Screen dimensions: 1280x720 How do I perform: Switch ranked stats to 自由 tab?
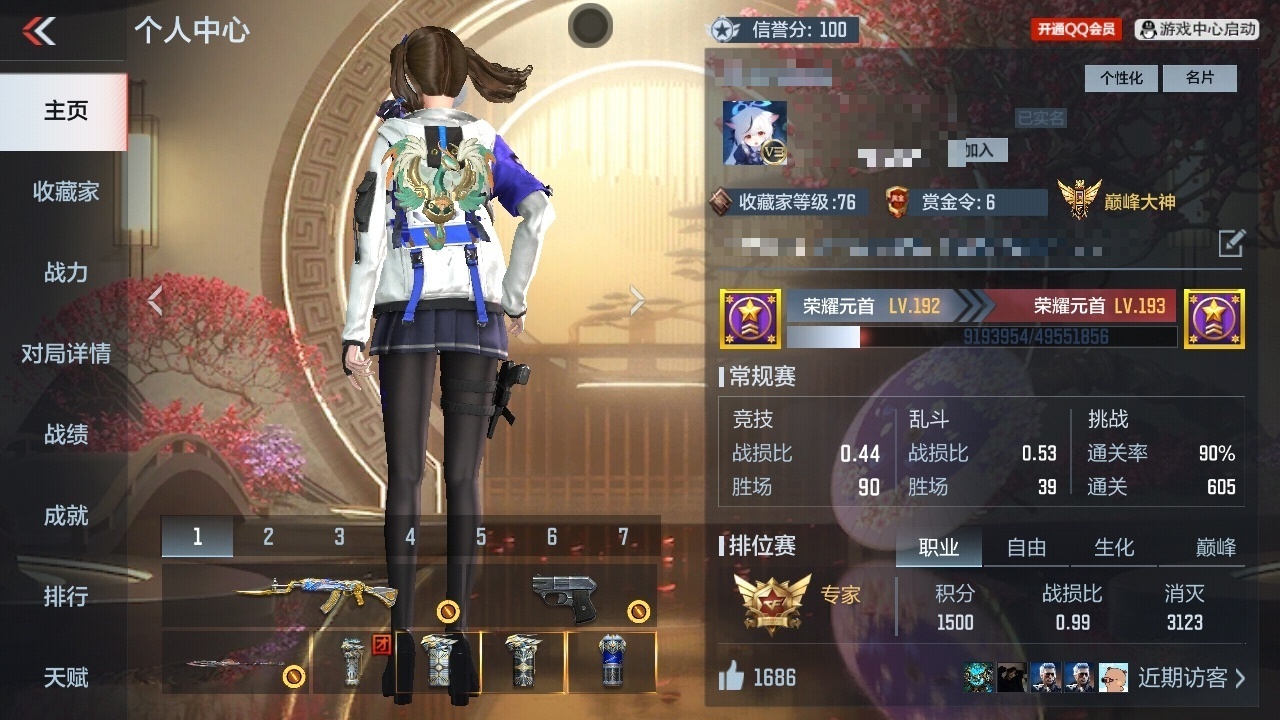[1026, 547]
